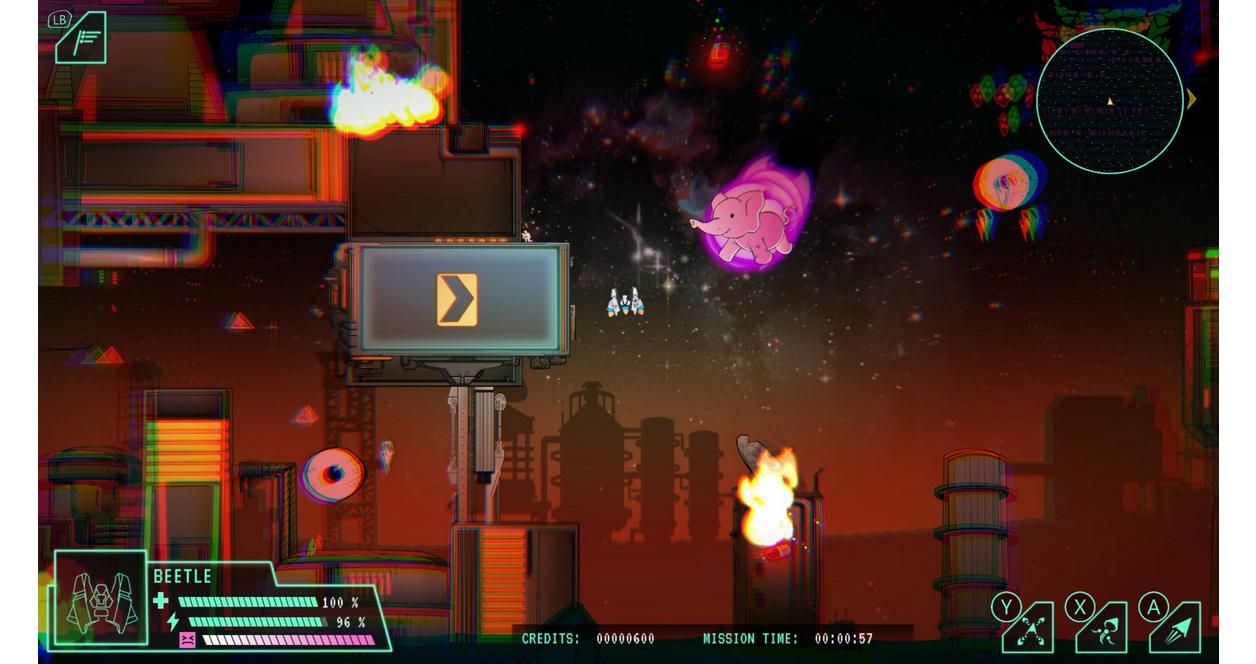Activate the crossed-arrows spread ability
The image size is (1256, 664).
[x=1029, y=628]
